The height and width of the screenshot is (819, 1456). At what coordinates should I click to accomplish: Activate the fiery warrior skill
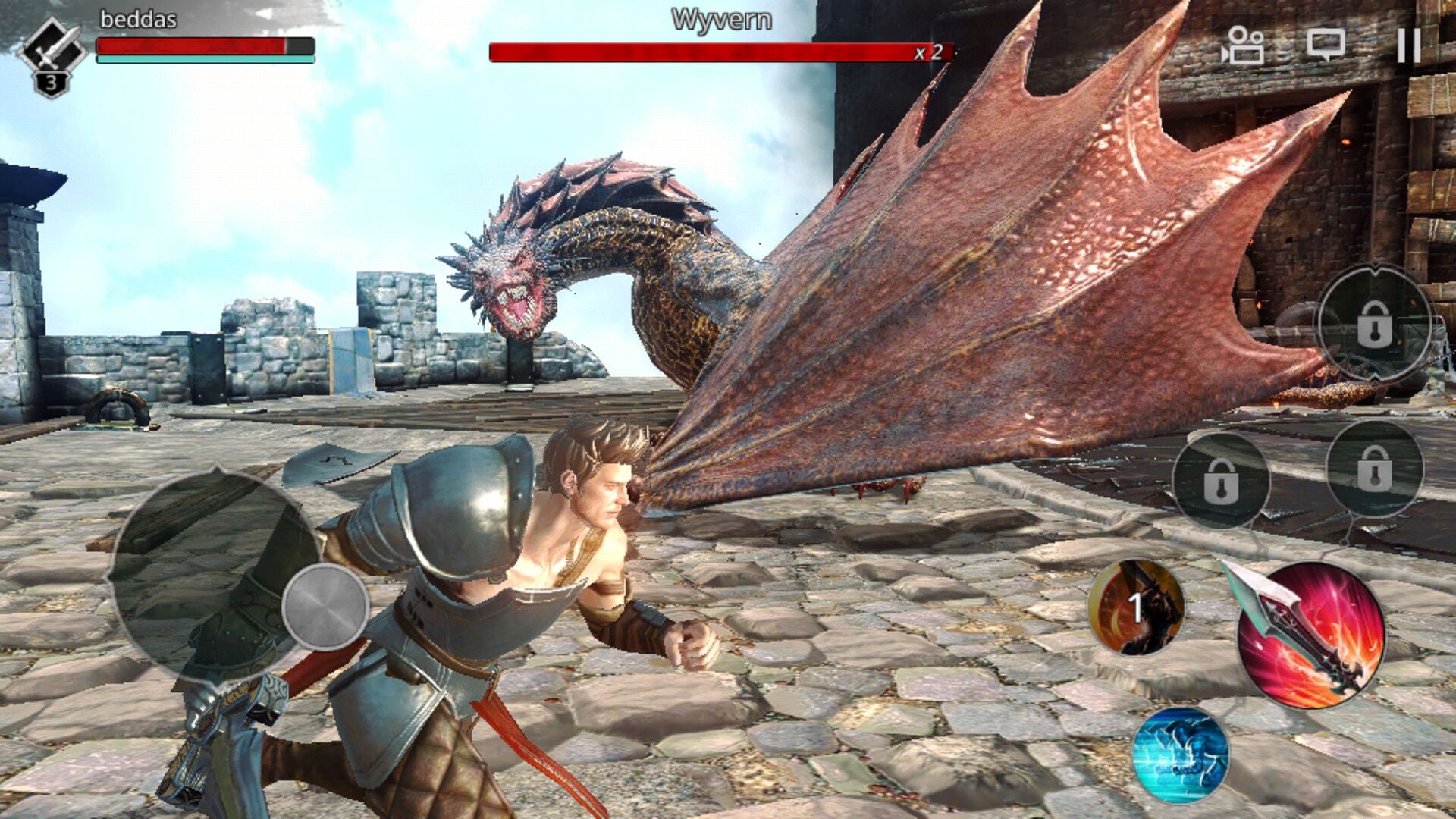pyautogui.click(x=1136, y=607)
